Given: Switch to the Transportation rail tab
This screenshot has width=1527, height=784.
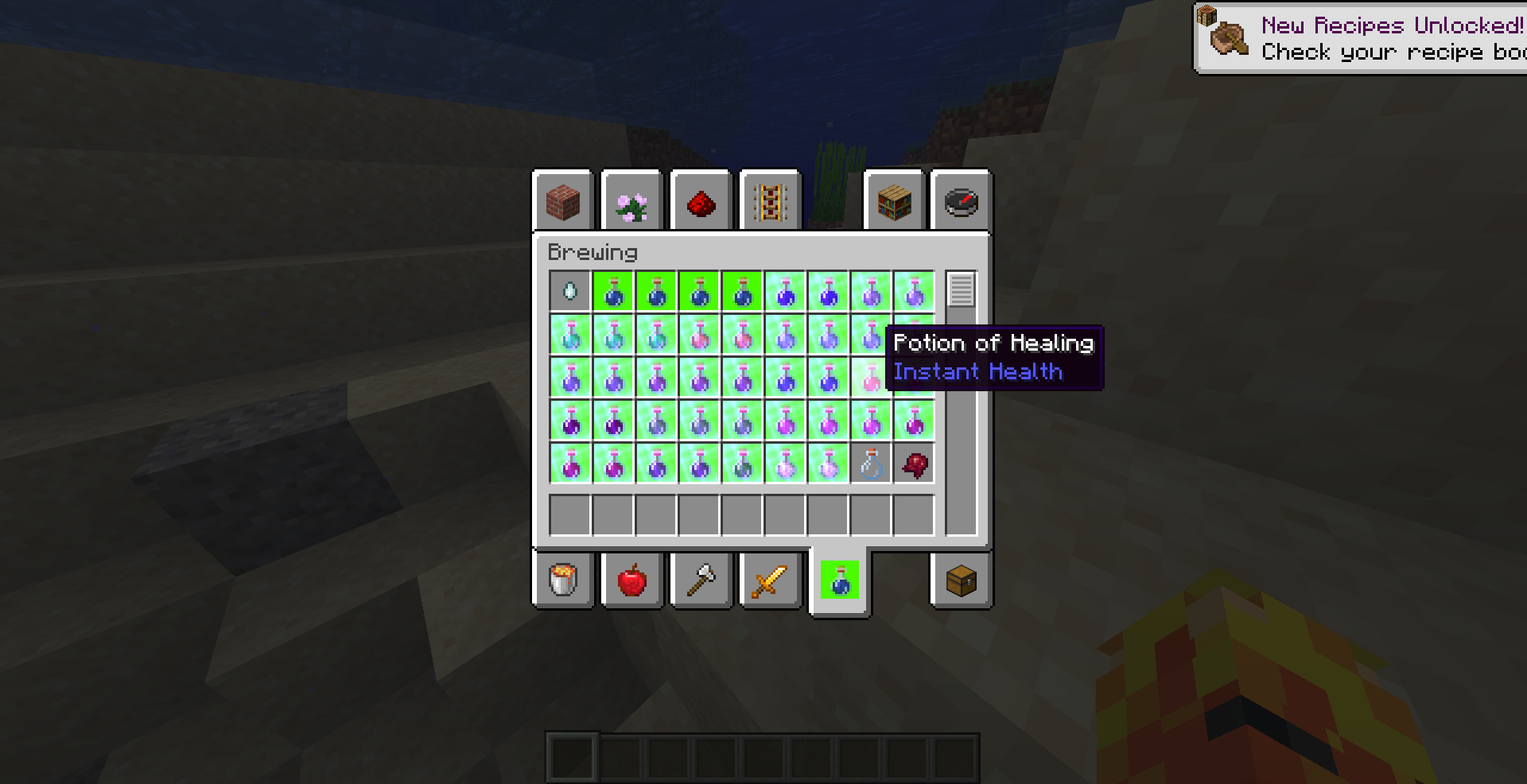Looking at the screenshot, I should (769, 201).
